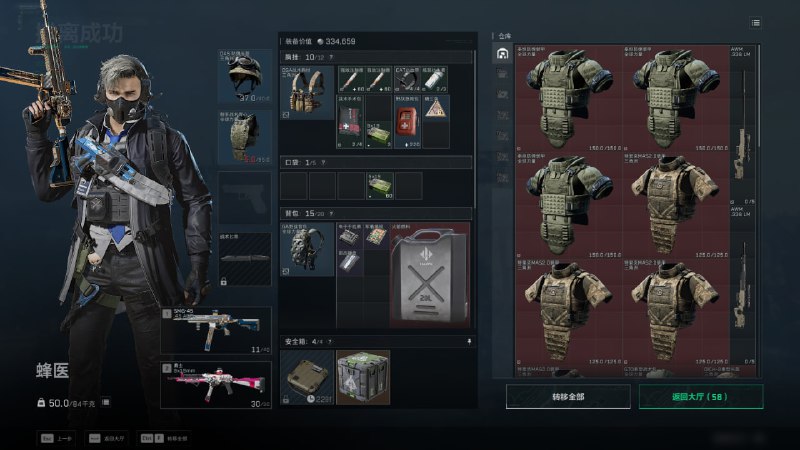Open the list view icon above the warehouse
The width and height of the screenshot is (800, 450).
[755, 23]
